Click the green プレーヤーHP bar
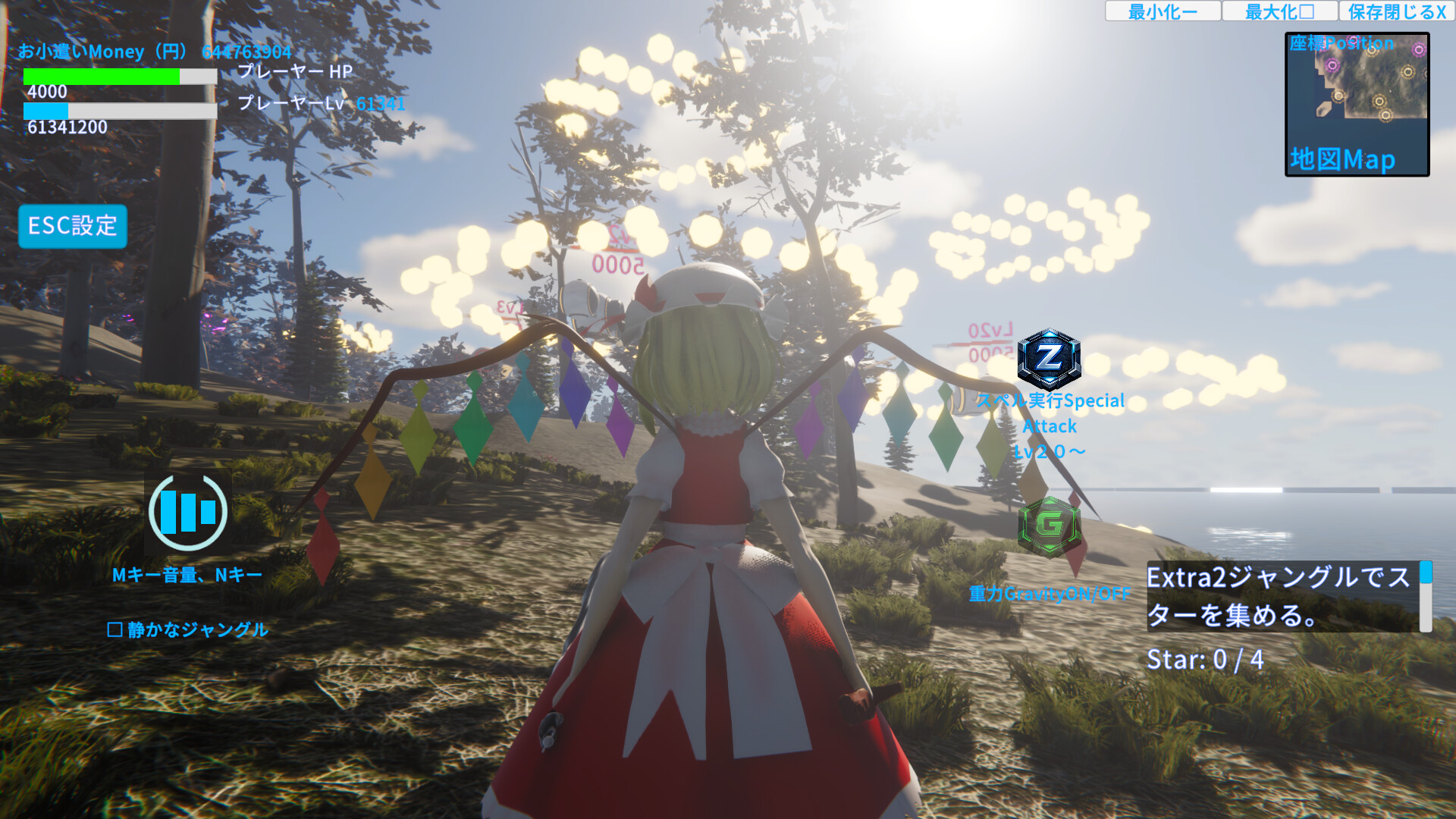 102,76
